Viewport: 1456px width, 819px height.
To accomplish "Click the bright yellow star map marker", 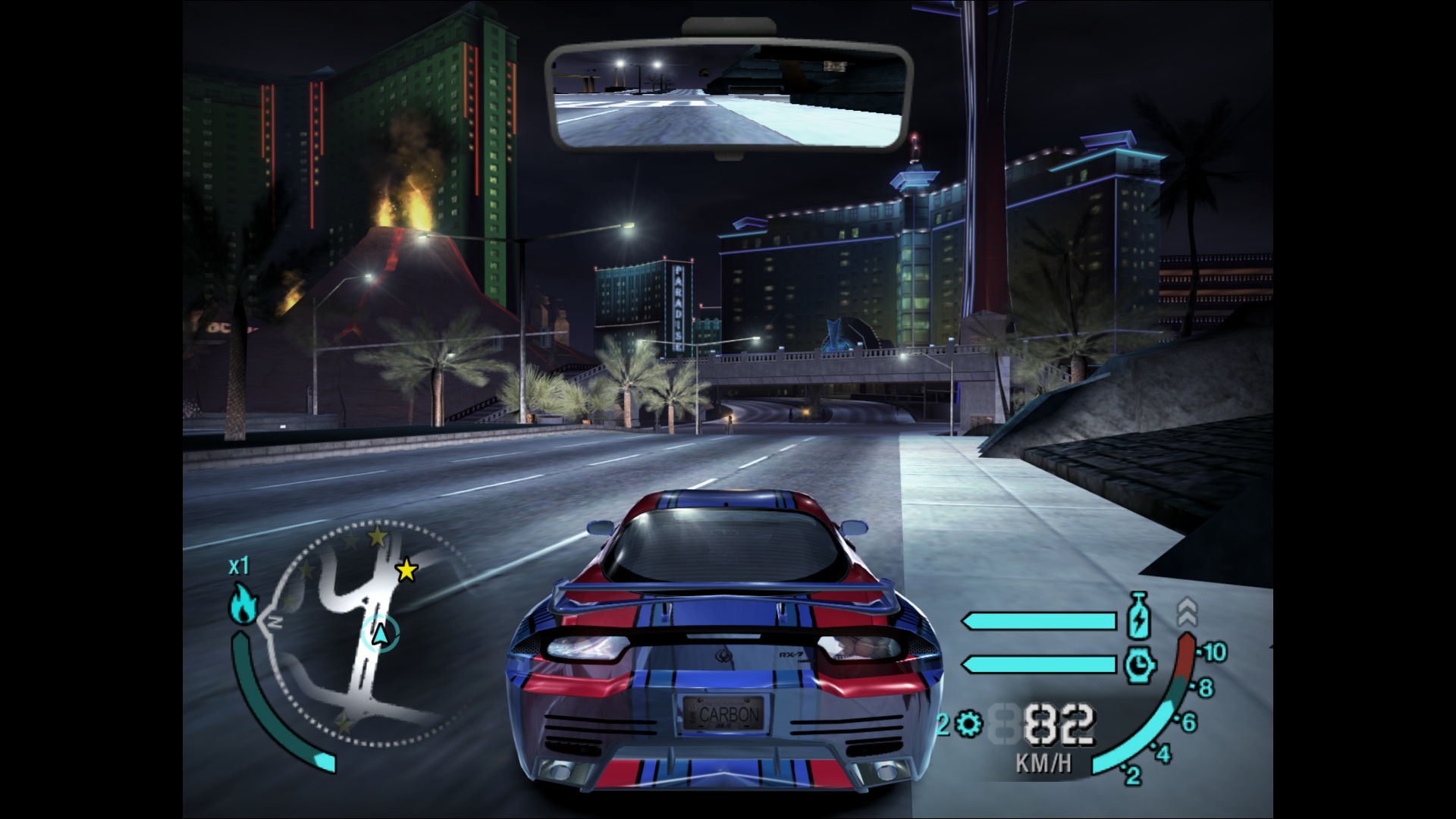I will click(407, 570).
